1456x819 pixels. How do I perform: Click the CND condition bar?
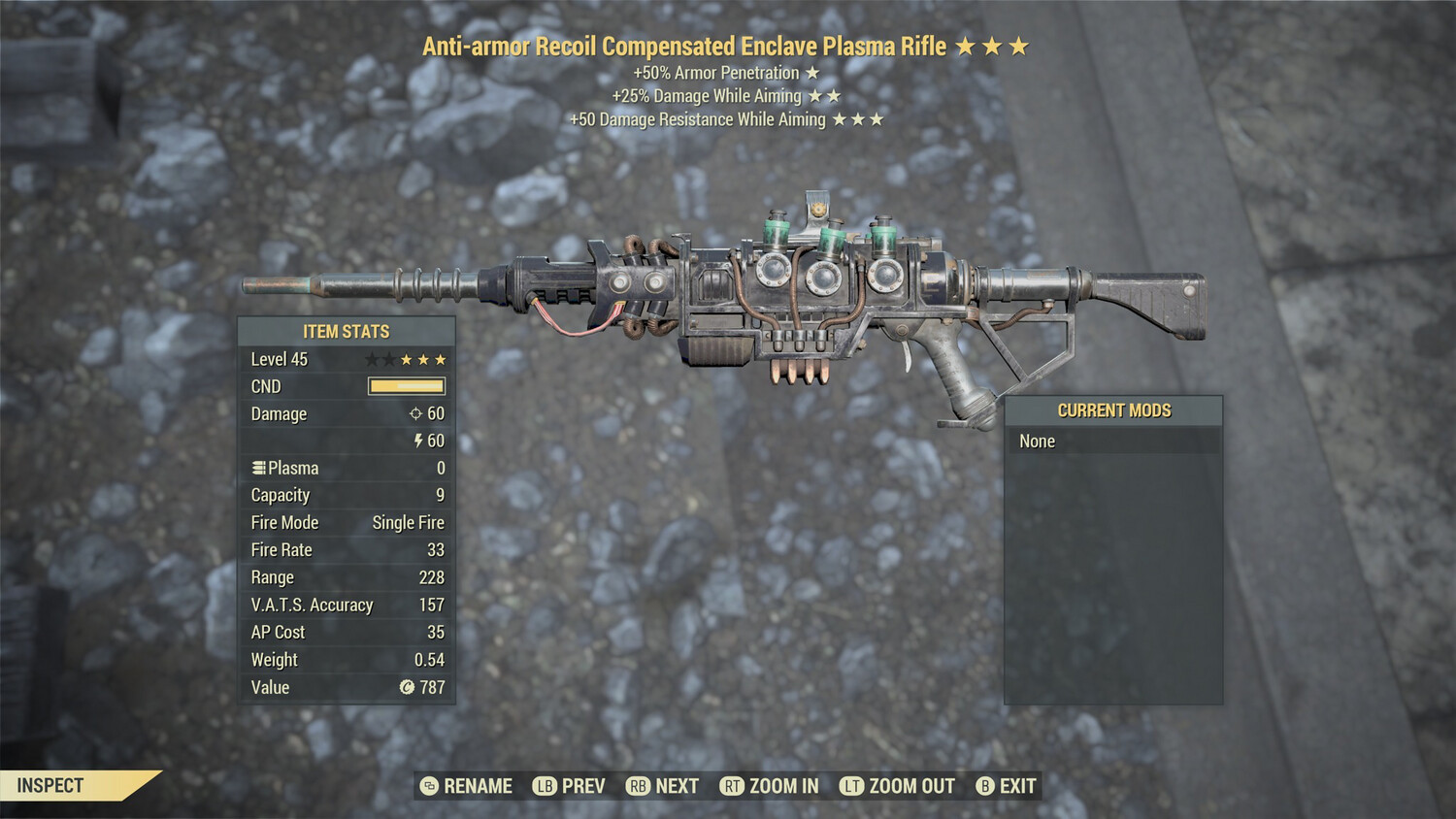[x=406, y=385]
